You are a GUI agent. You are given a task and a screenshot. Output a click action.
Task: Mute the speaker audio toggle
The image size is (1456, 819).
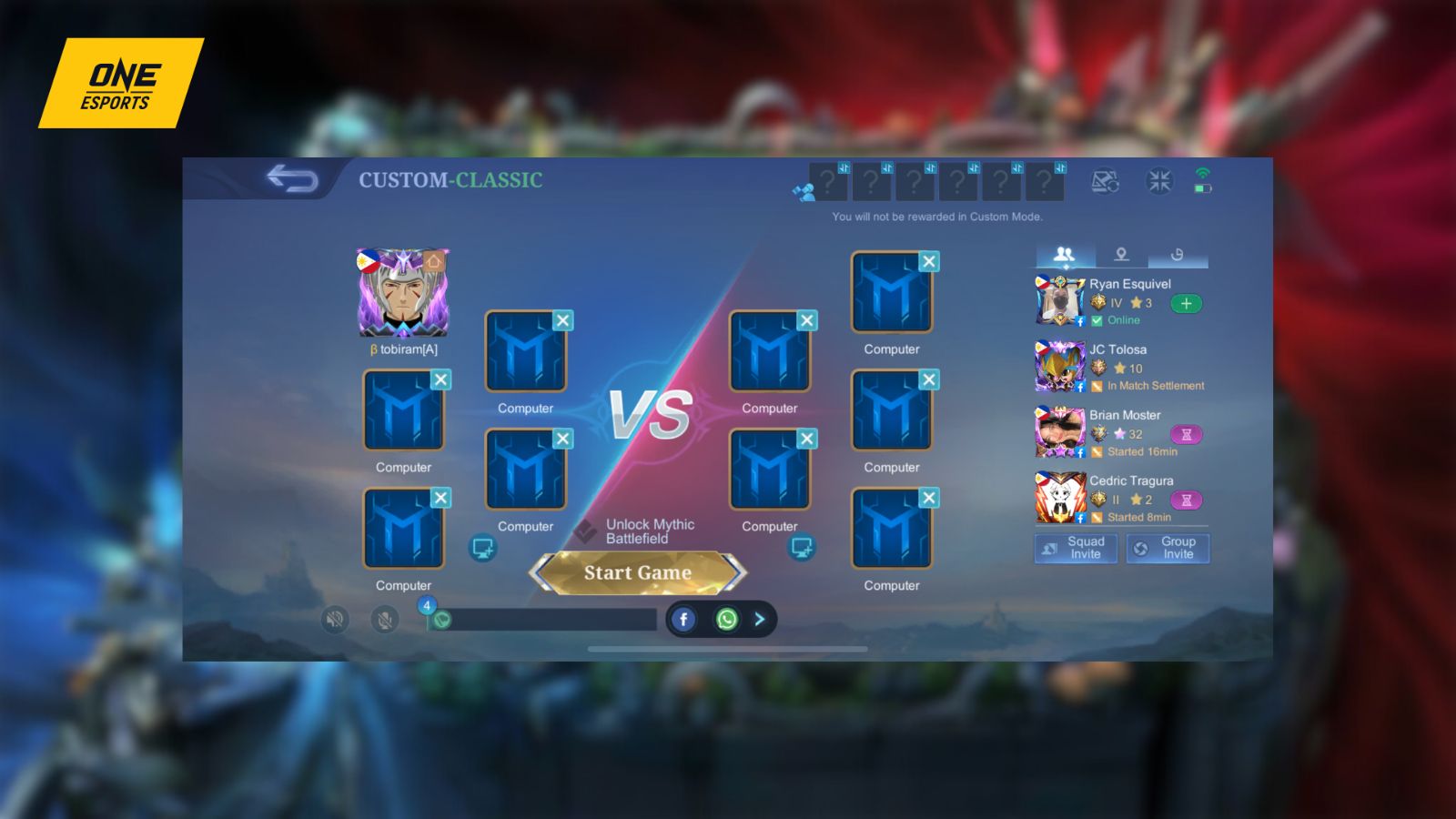(x=334, y=618)
